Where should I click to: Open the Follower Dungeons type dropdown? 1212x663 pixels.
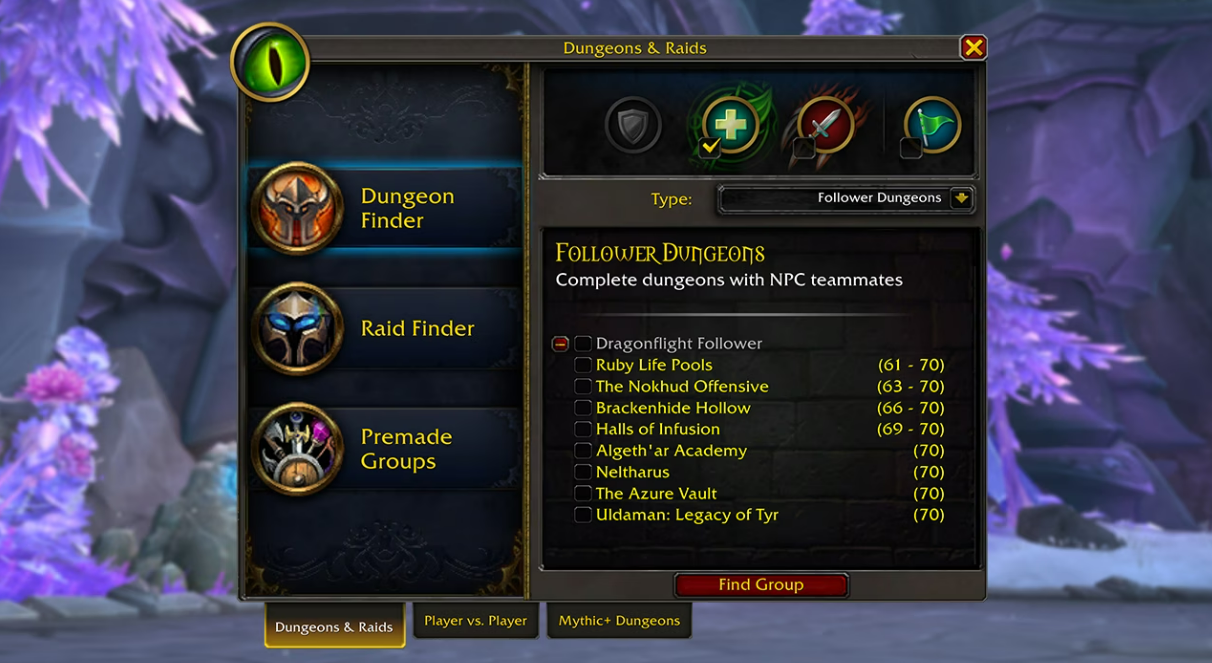coord(961,198)
